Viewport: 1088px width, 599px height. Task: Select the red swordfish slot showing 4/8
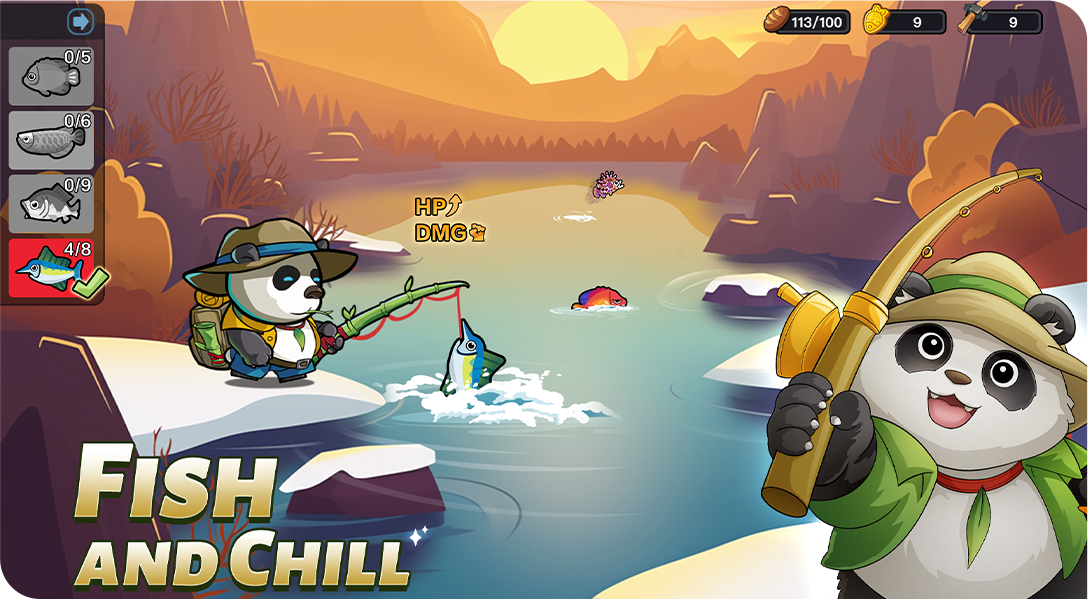(x=51, y=268)
